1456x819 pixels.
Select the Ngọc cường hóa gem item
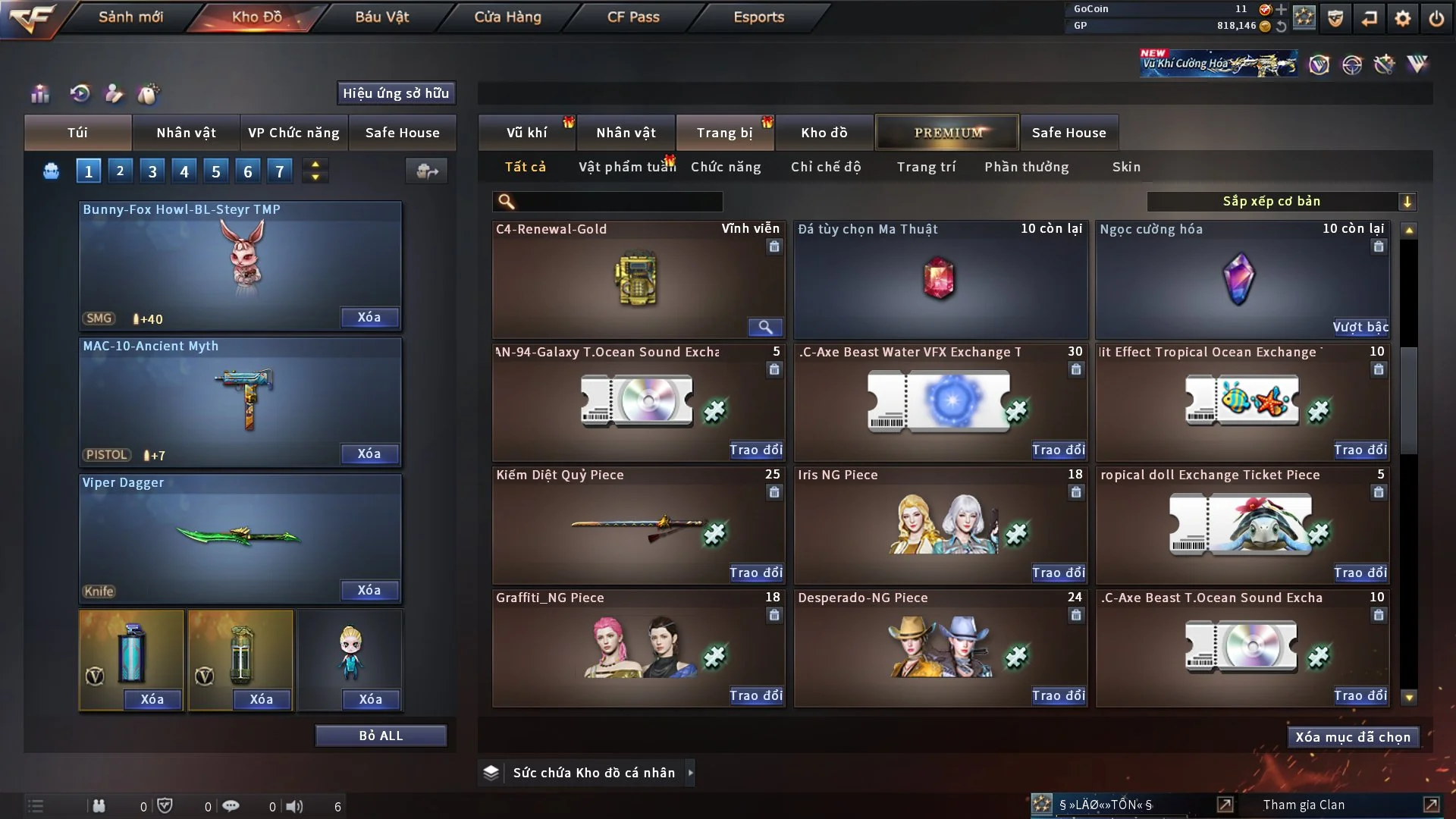click(1239, 279)
